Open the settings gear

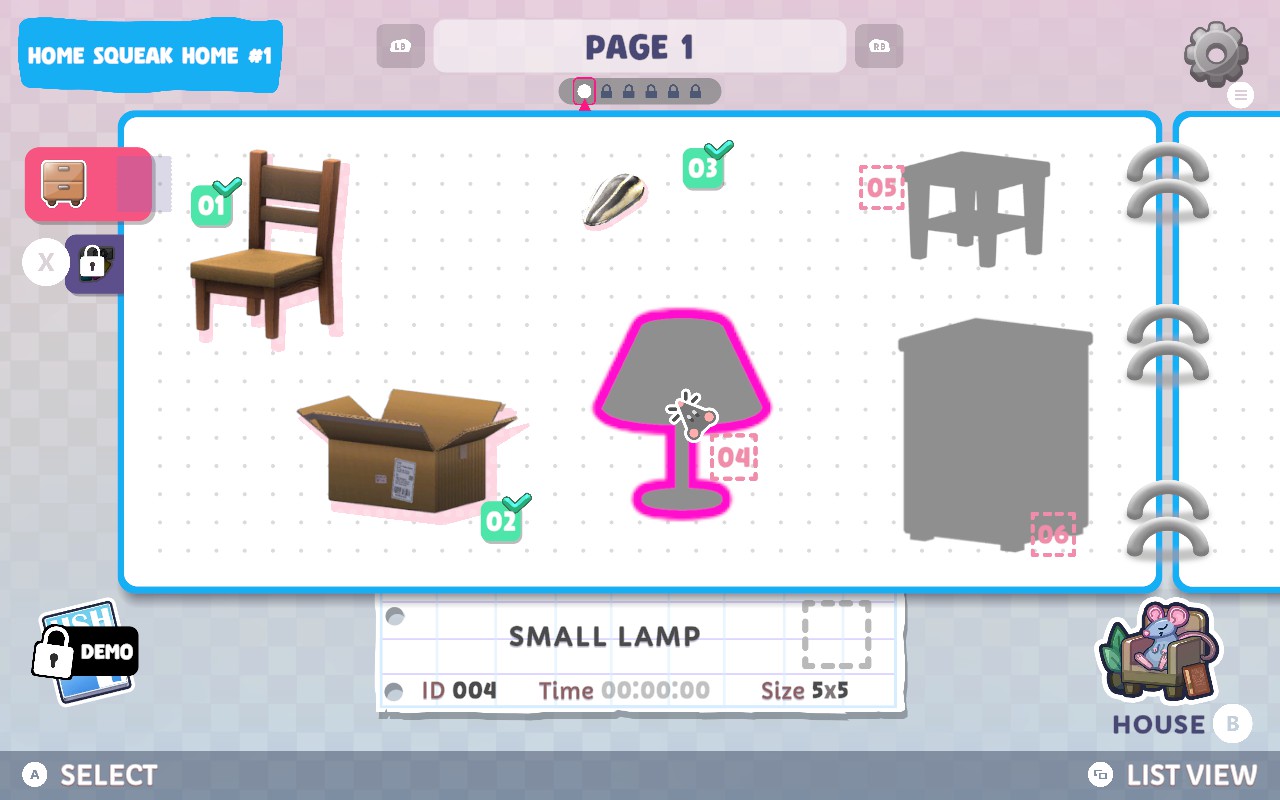(x=1214, y=52)
